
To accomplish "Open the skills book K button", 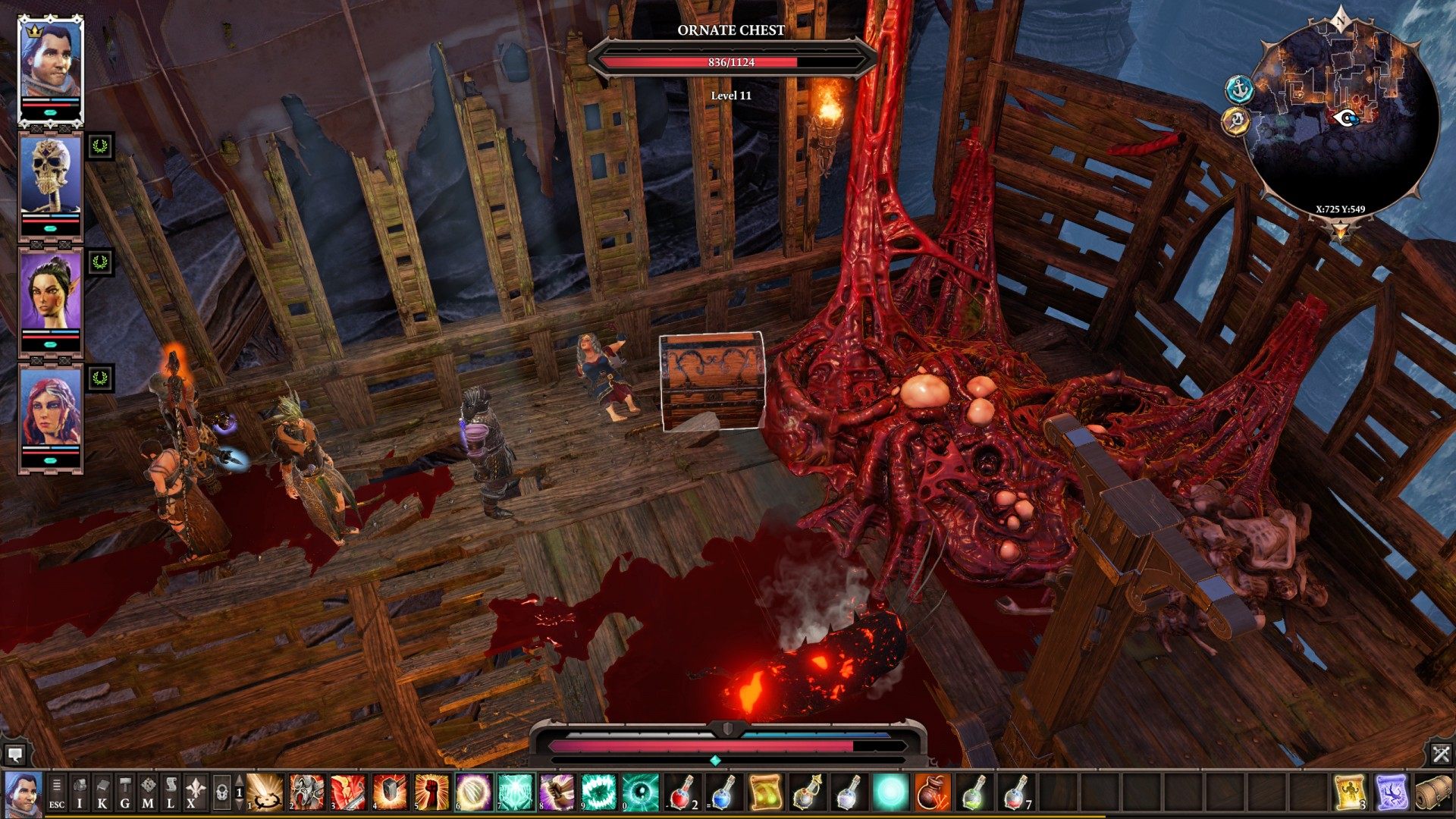I will 102,792.
